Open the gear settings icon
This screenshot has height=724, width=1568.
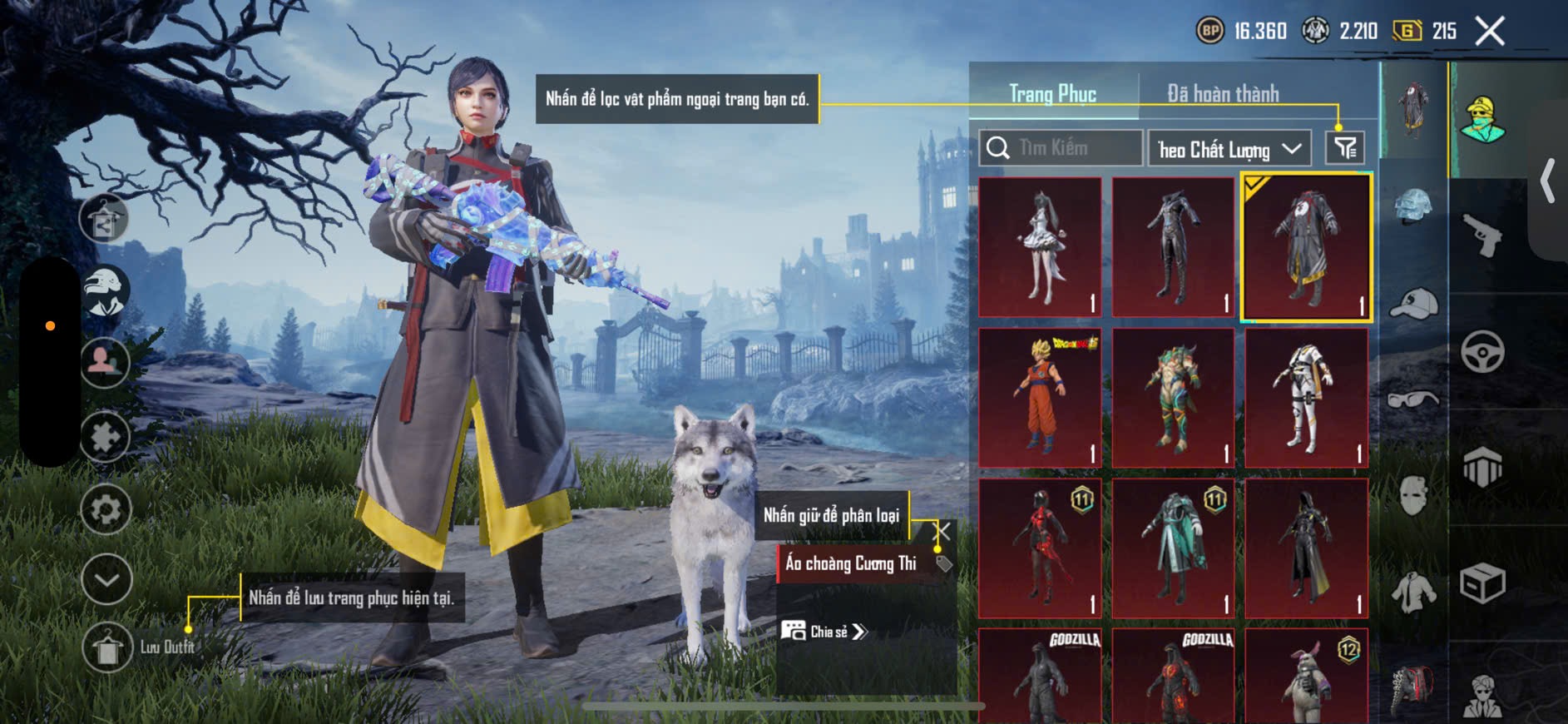tap(106, 509)
